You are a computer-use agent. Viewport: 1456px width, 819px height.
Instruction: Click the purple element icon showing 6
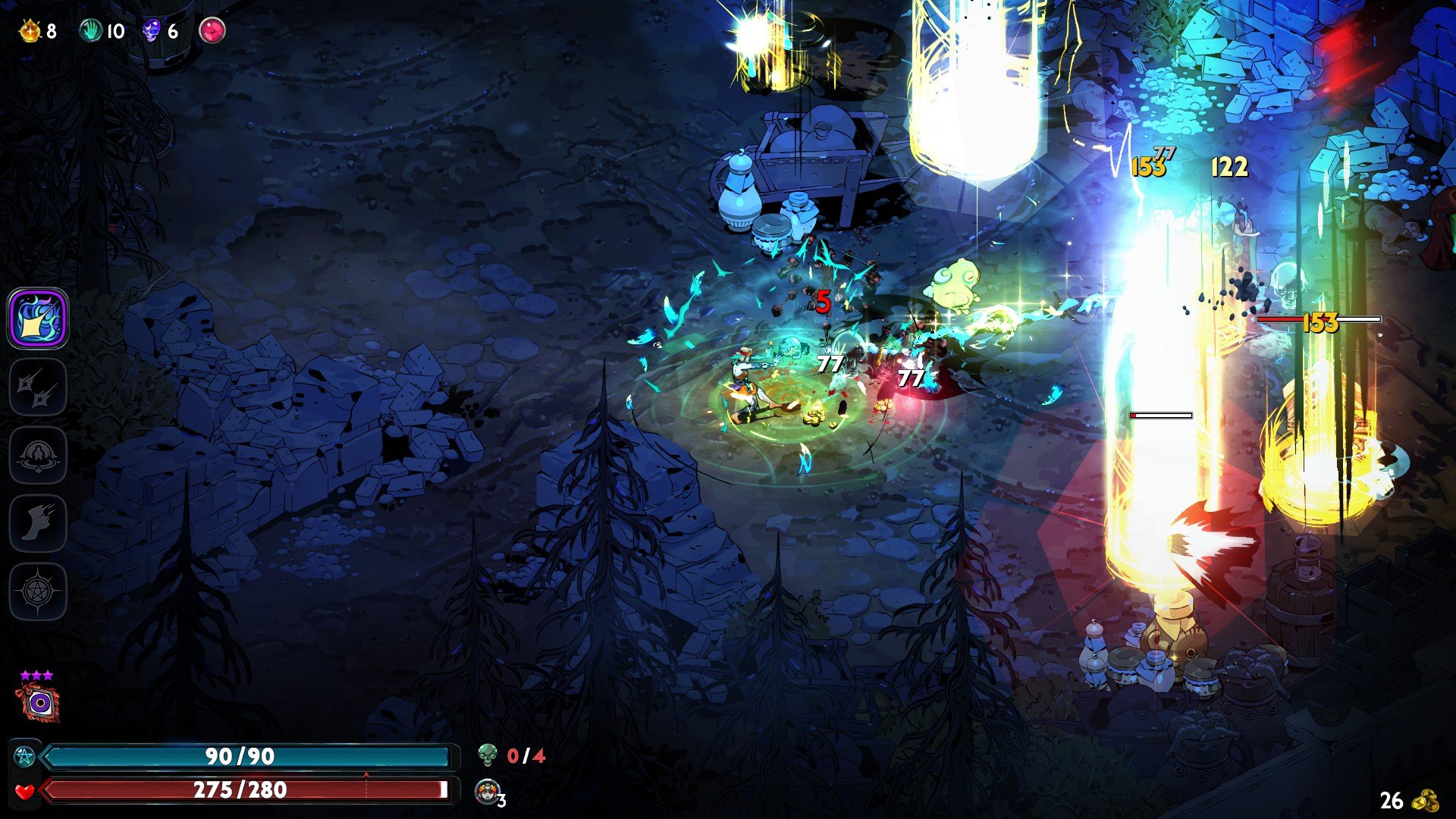(152, 31)
